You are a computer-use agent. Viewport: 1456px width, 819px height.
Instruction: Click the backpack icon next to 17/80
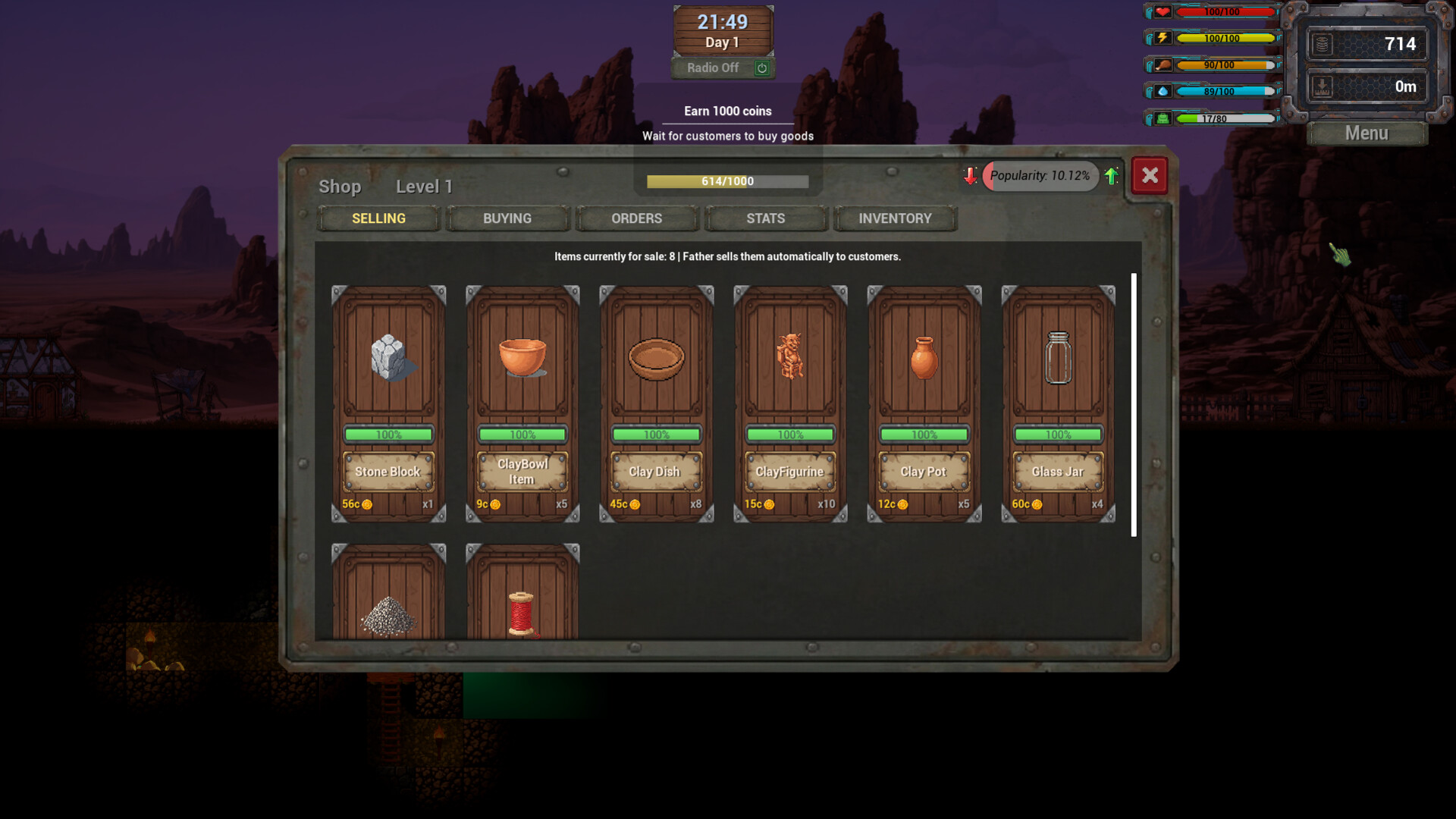pyautogui.click(x=1164, y=118)
